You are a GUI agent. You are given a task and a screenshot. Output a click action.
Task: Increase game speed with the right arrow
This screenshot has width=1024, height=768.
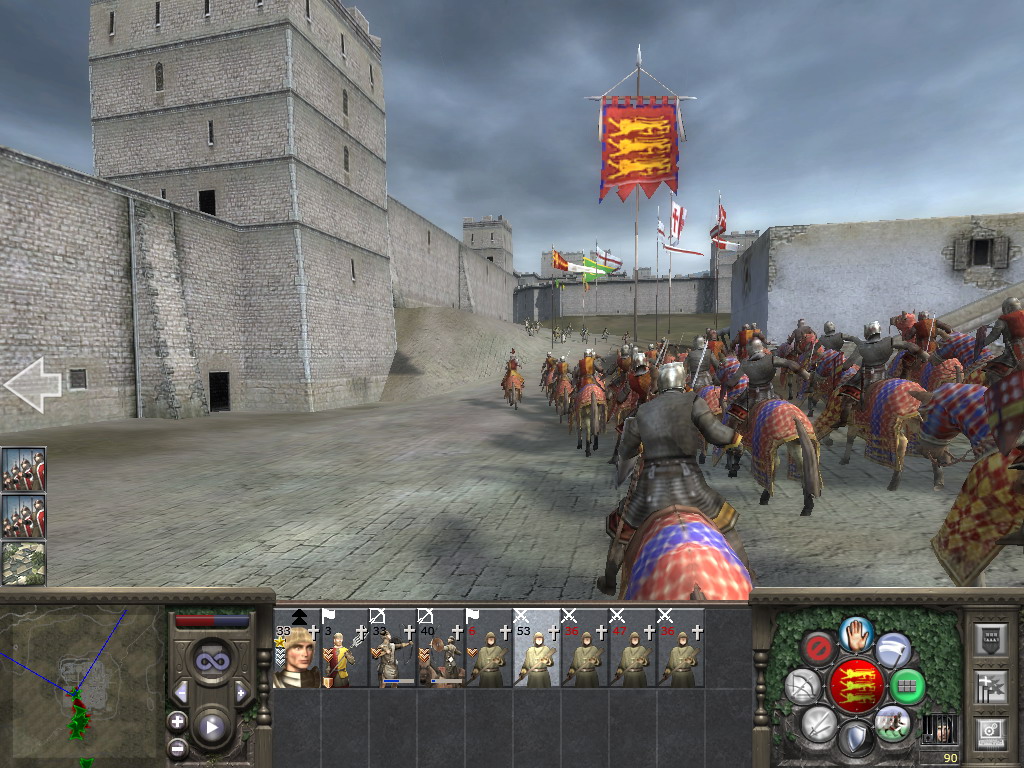tap(241, 692)
